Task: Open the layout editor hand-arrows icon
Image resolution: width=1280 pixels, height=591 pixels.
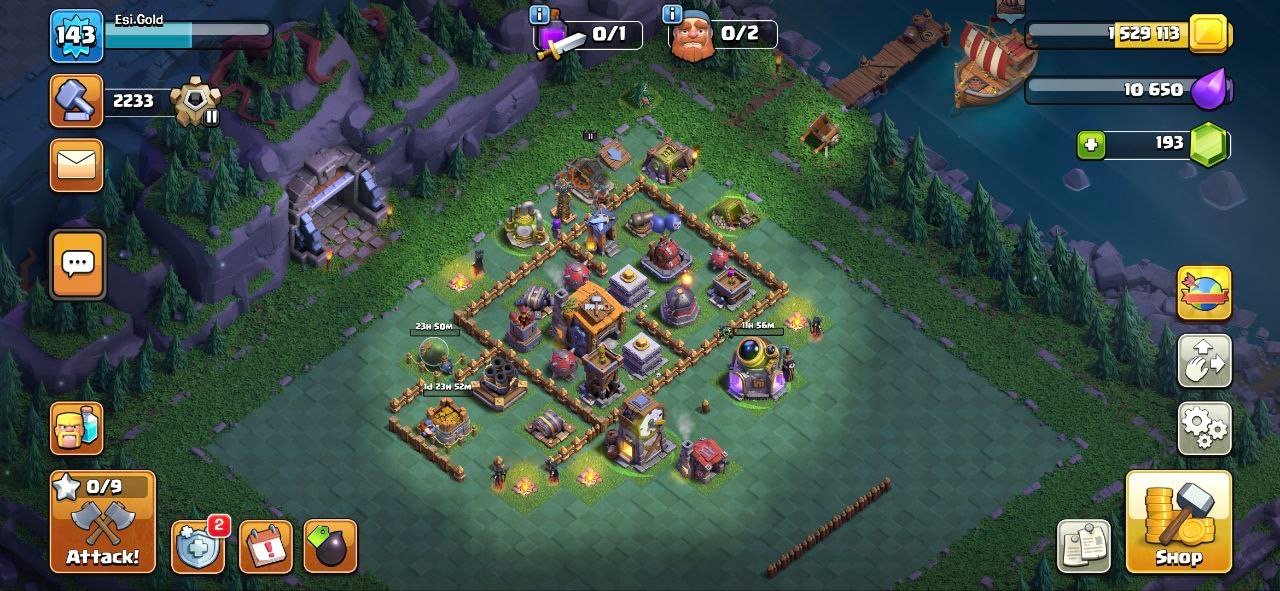Action: click(x=1204, y=361)
